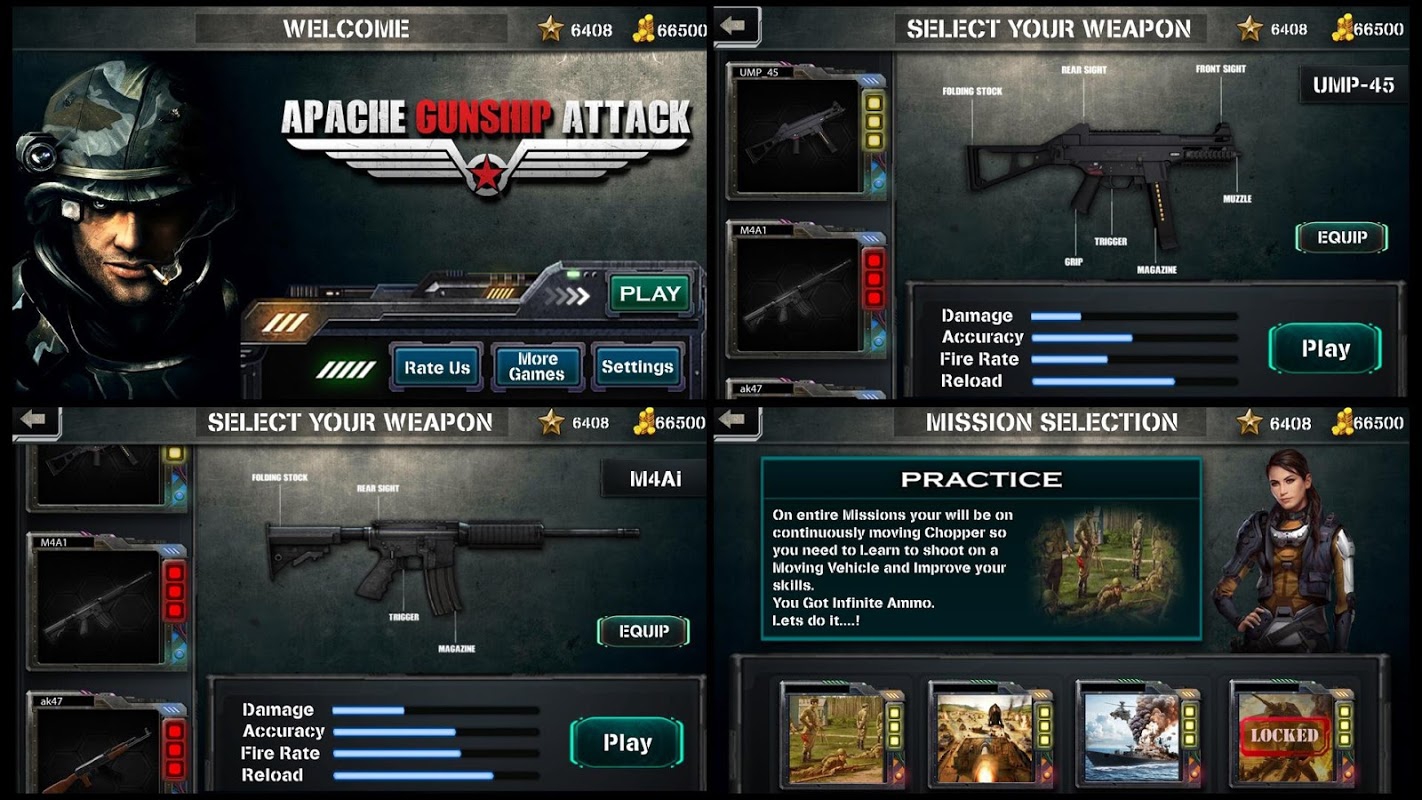1422x800 pixels.
Task: Open More Games
Action: click(537, 367)
